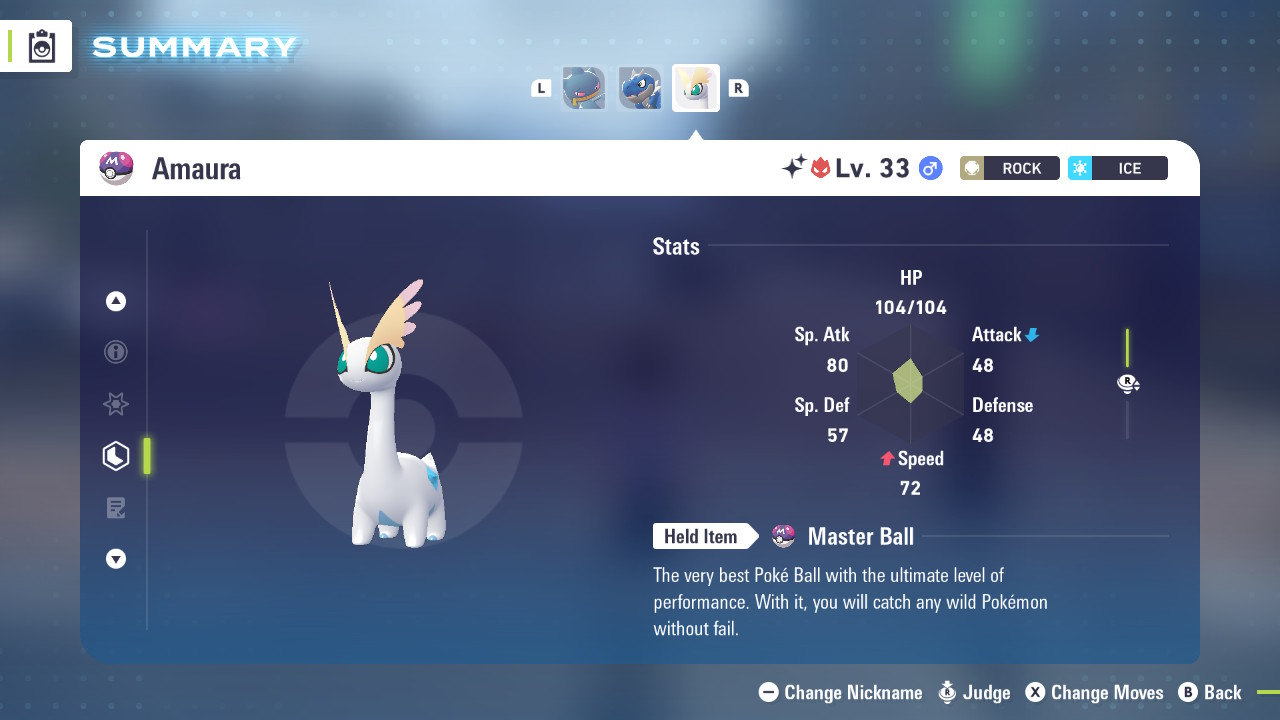Toggle the stat view switch beside the radar chart

point(1128,384)
